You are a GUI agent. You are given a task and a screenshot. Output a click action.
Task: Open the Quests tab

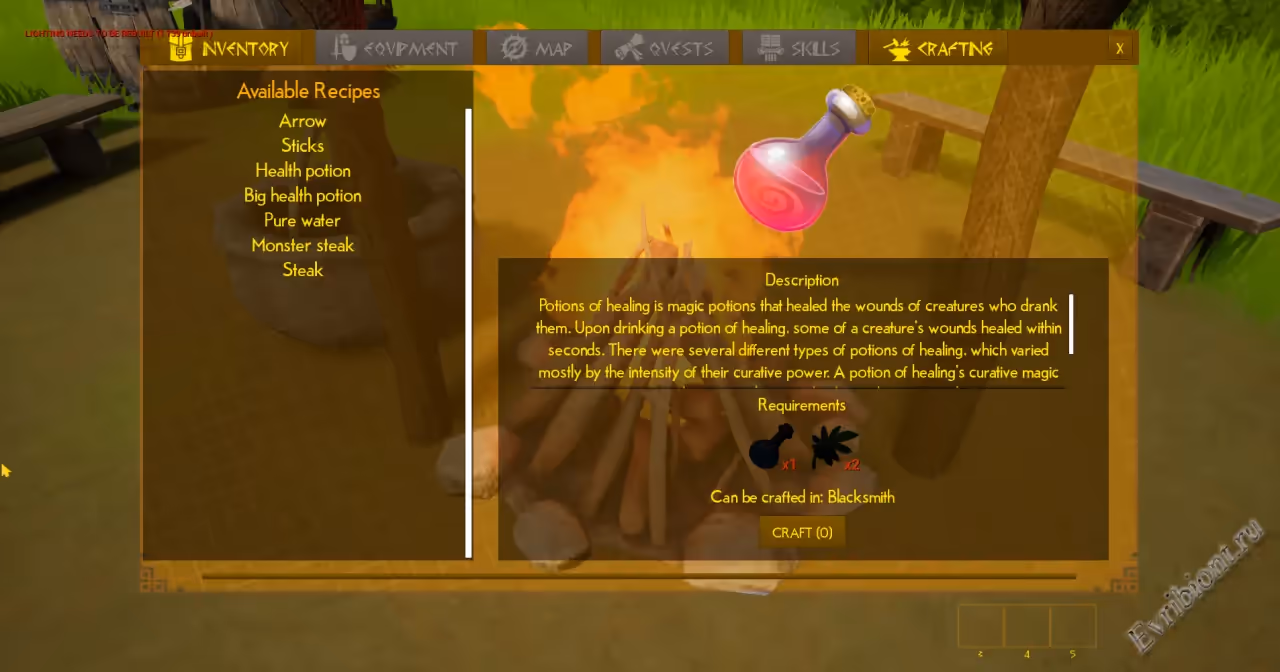coord(664,48)
